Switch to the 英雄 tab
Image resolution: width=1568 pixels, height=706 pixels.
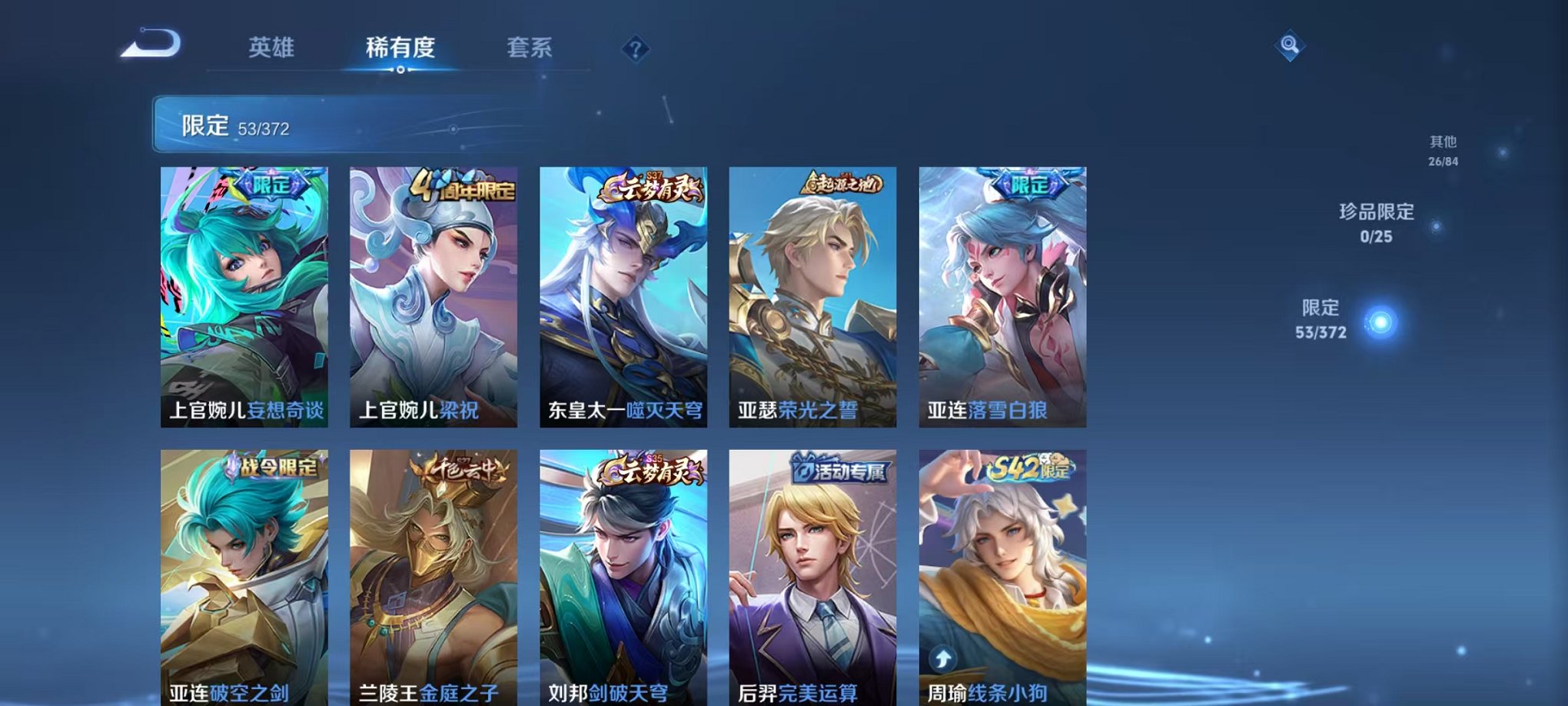pos(273,48)
